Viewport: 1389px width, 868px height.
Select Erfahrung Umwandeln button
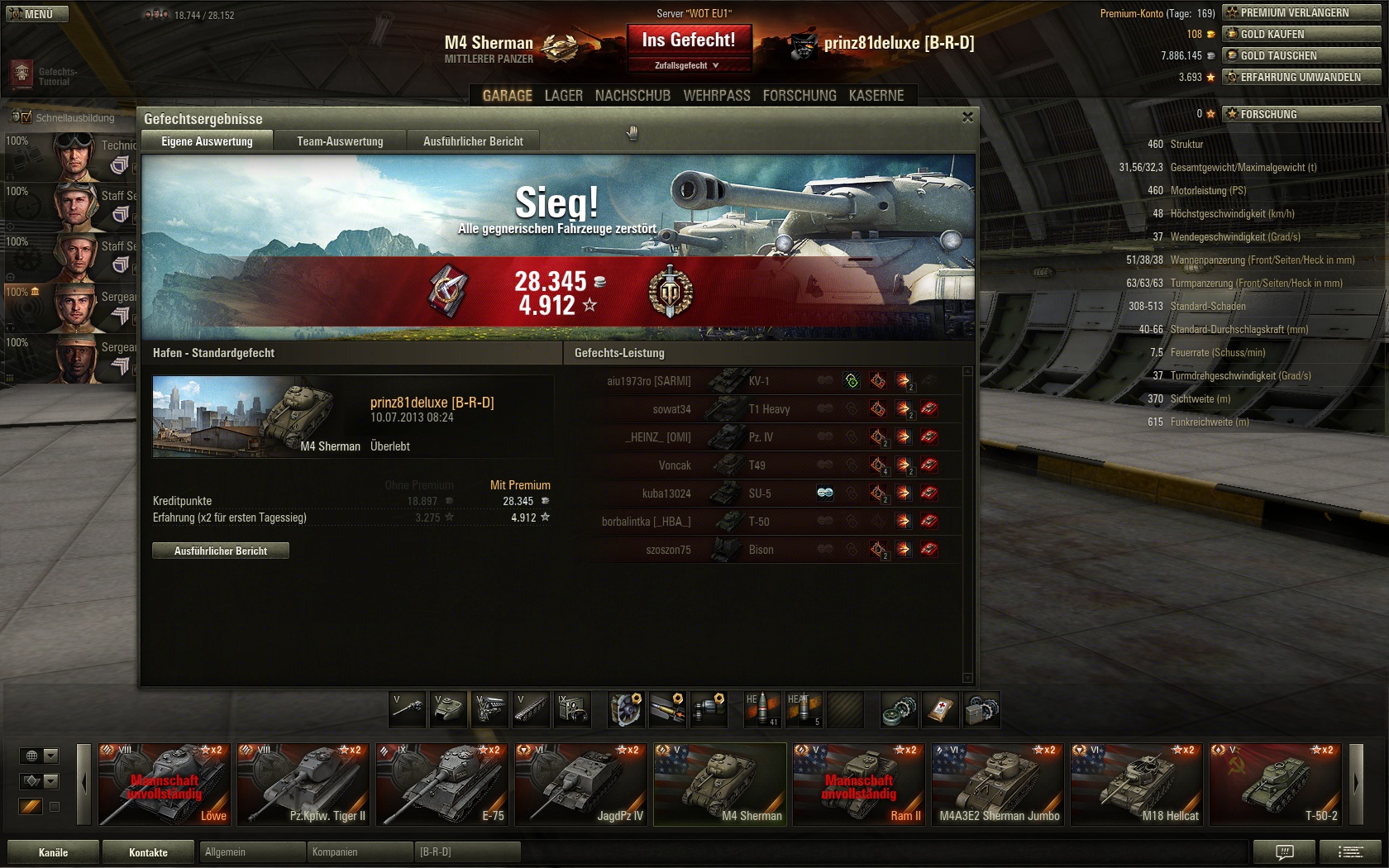click(x=1301, y=77)
